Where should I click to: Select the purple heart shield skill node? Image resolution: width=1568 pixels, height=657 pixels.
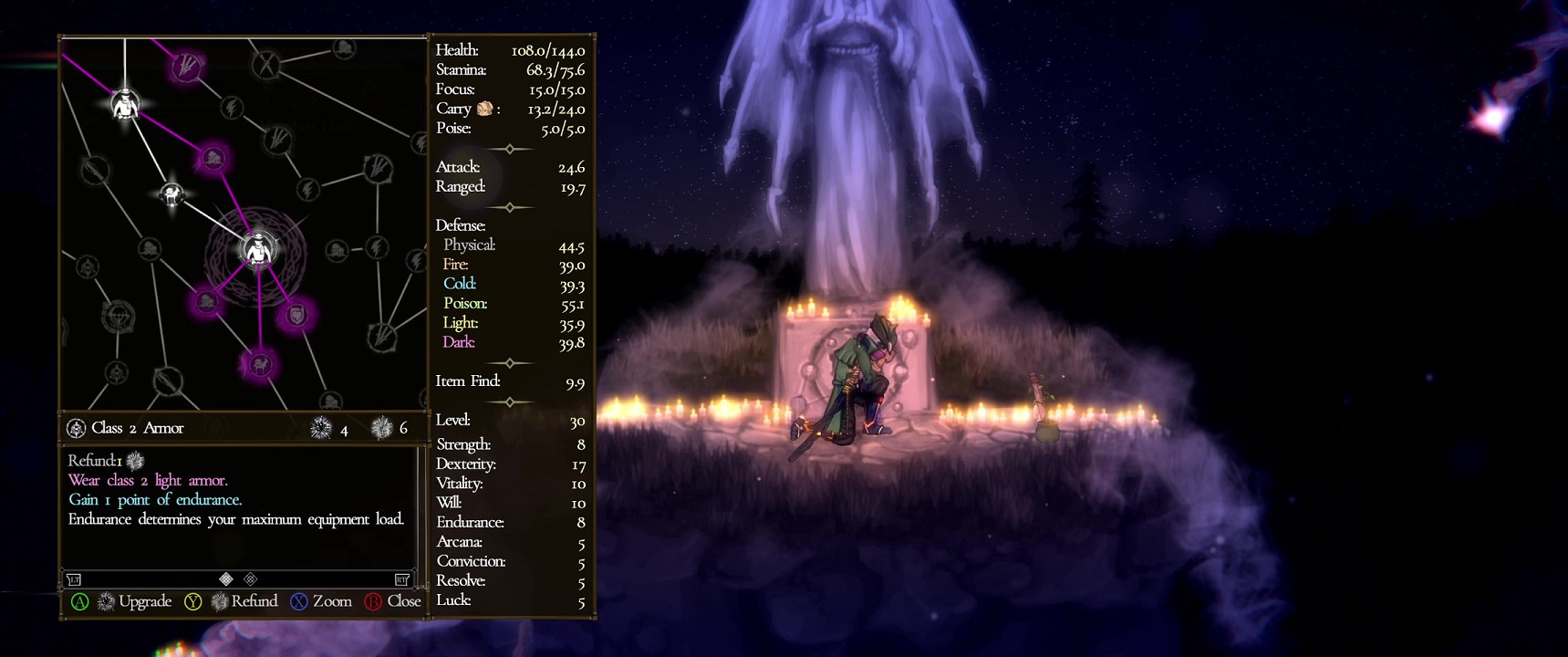point(297,316)
